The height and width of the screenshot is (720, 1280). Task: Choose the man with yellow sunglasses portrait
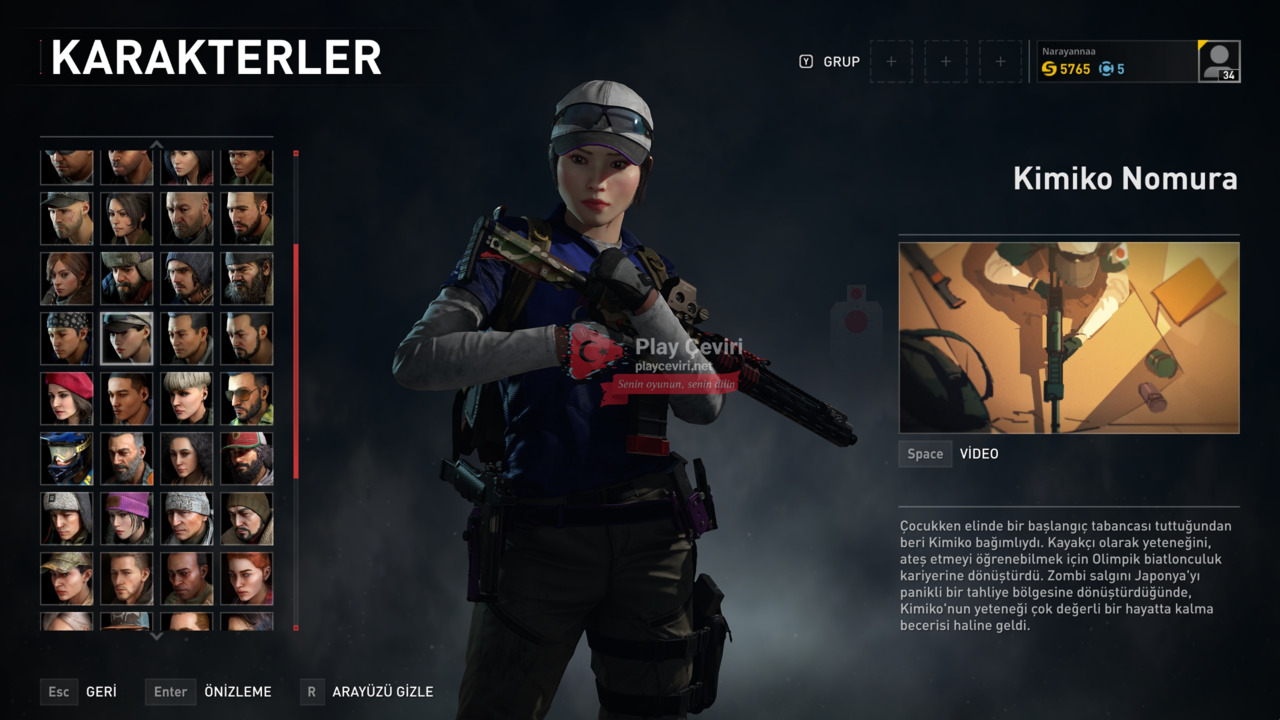coord(247,398)
